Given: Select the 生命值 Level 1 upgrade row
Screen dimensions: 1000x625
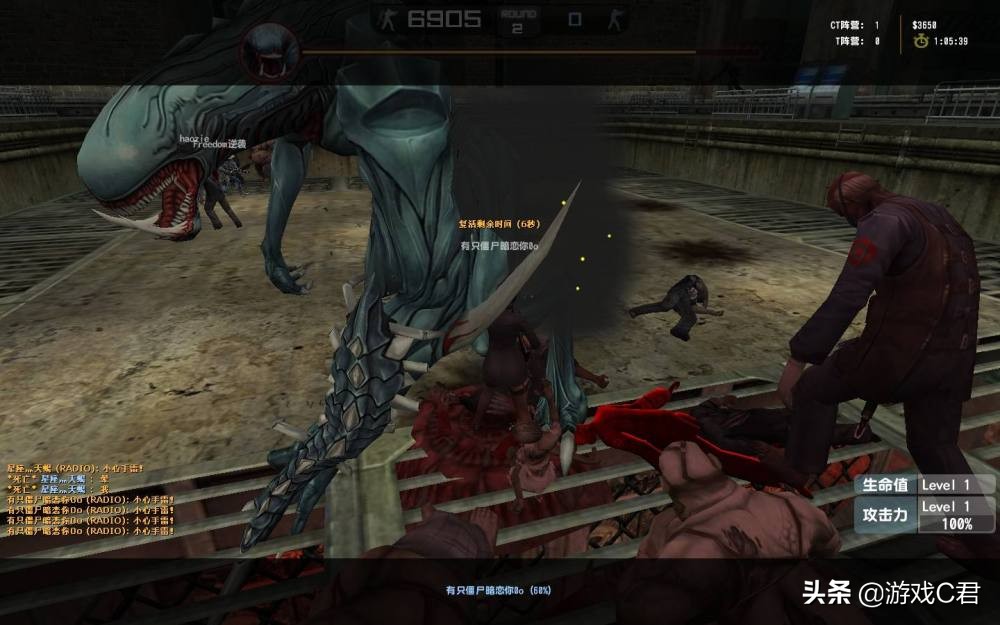Looking at the screenshot, I should pos(925,485).
